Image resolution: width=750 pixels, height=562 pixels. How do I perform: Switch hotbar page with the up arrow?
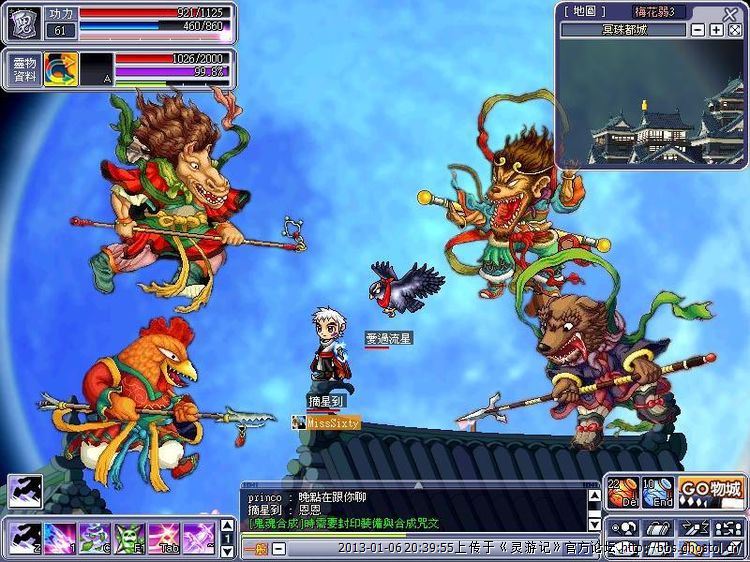coord(226,526)
